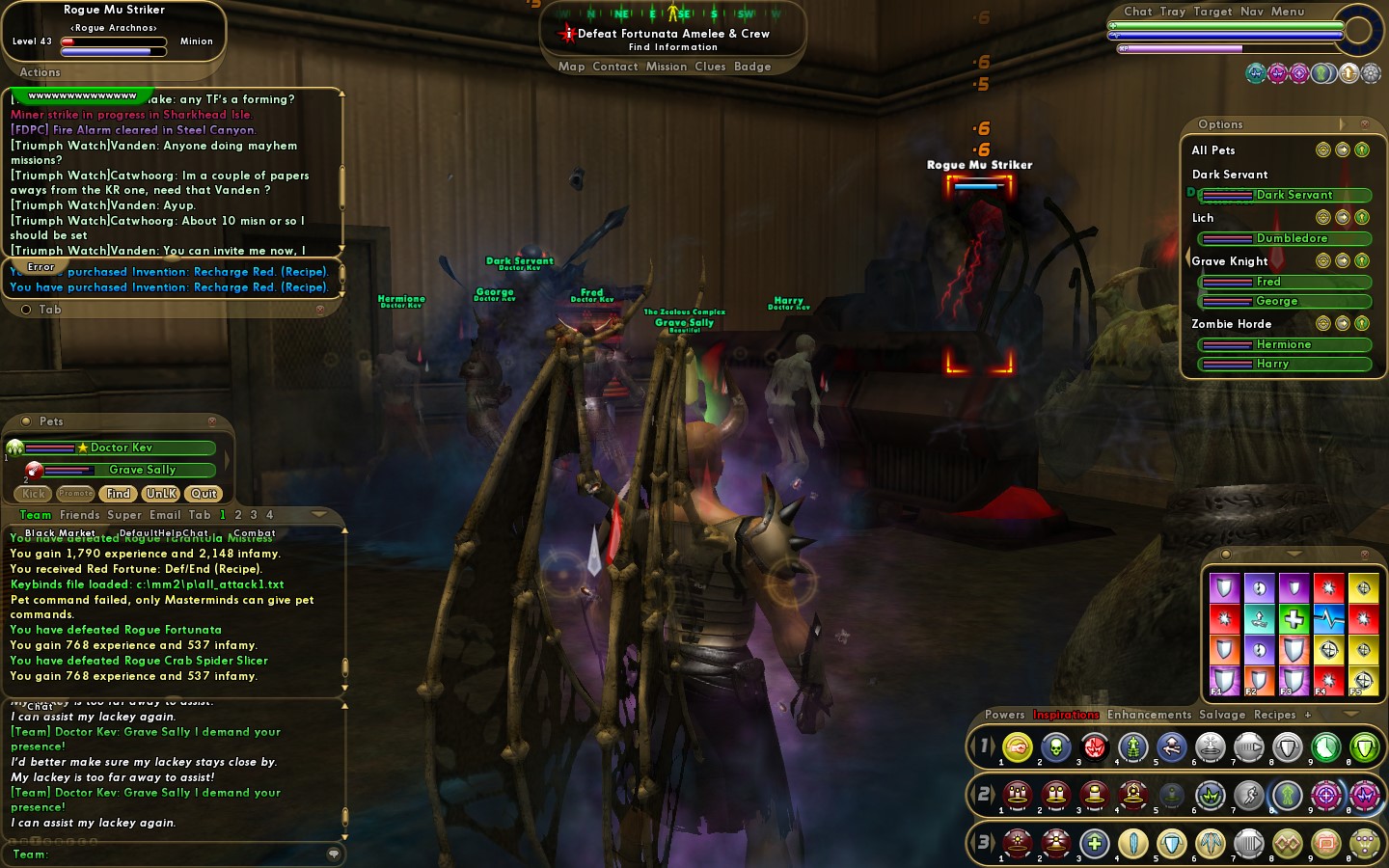Switch to the Friends chat tab
This screenshot has width=1389, height=868.
coord(80,515)
